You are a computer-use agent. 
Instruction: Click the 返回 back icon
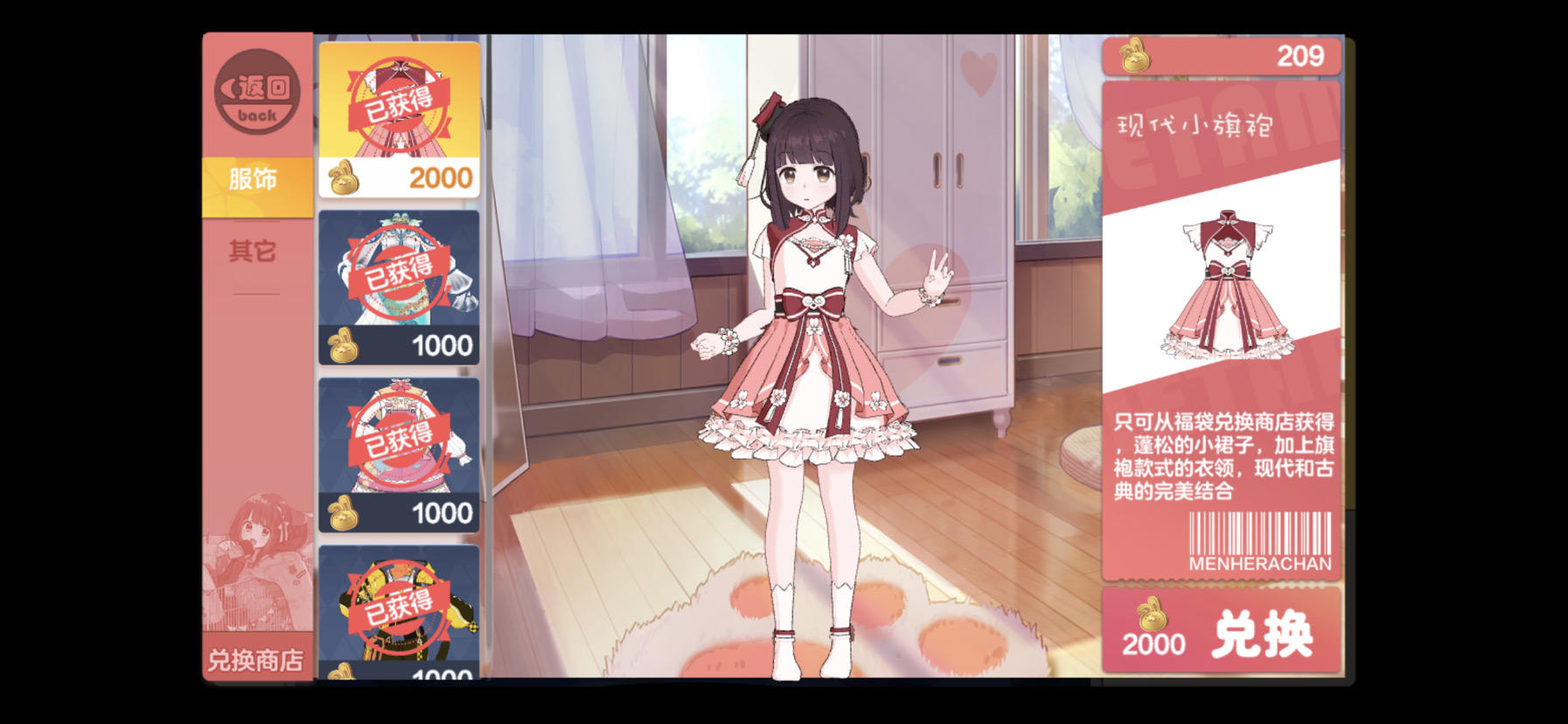tap(256, 91)
